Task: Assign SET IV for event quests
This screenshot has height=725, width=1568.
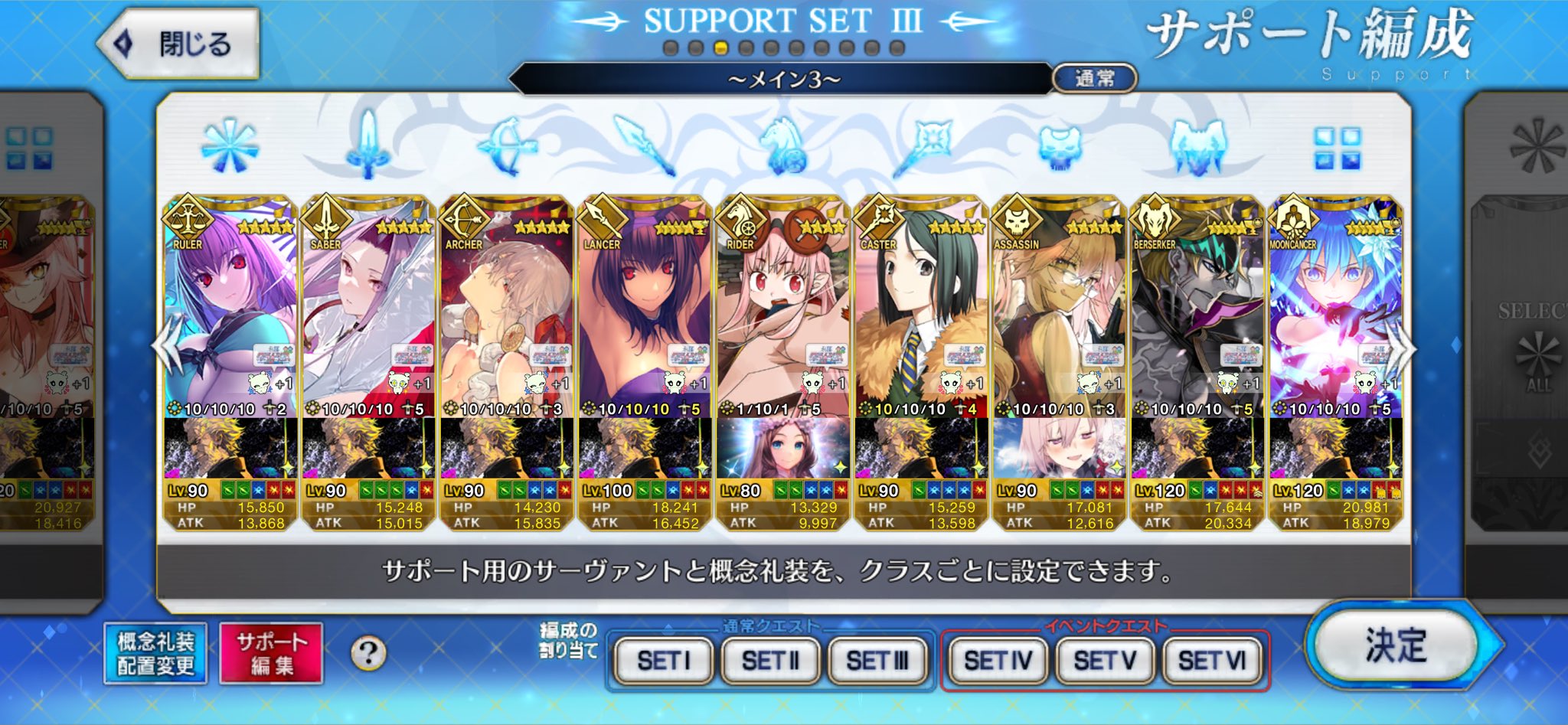Action: pyautogui.click(x=998, y=660)
